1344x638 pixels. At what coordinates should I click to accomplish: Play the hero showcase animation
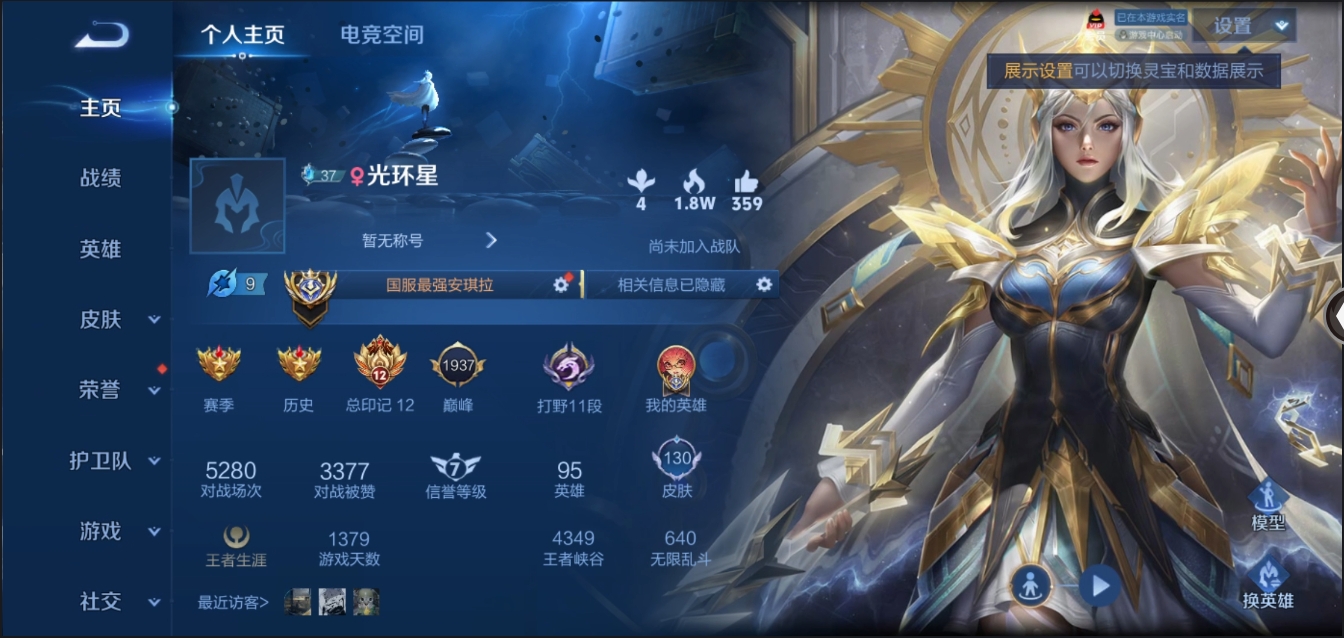tap(1099, 585)
